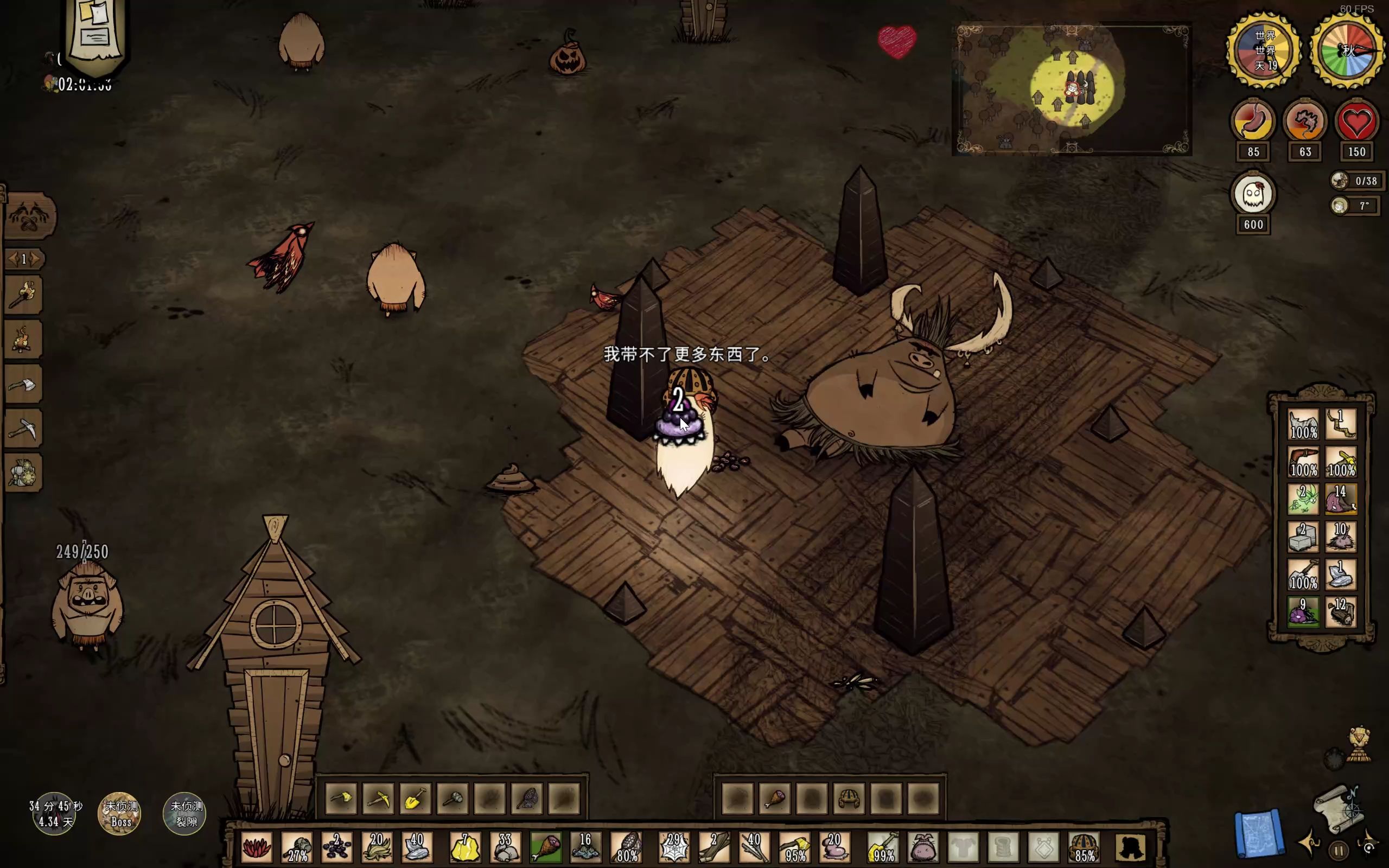The width and height of the screenshot is (1389, 868).
Task: Open the minimap
Action: coord(1071,89)
